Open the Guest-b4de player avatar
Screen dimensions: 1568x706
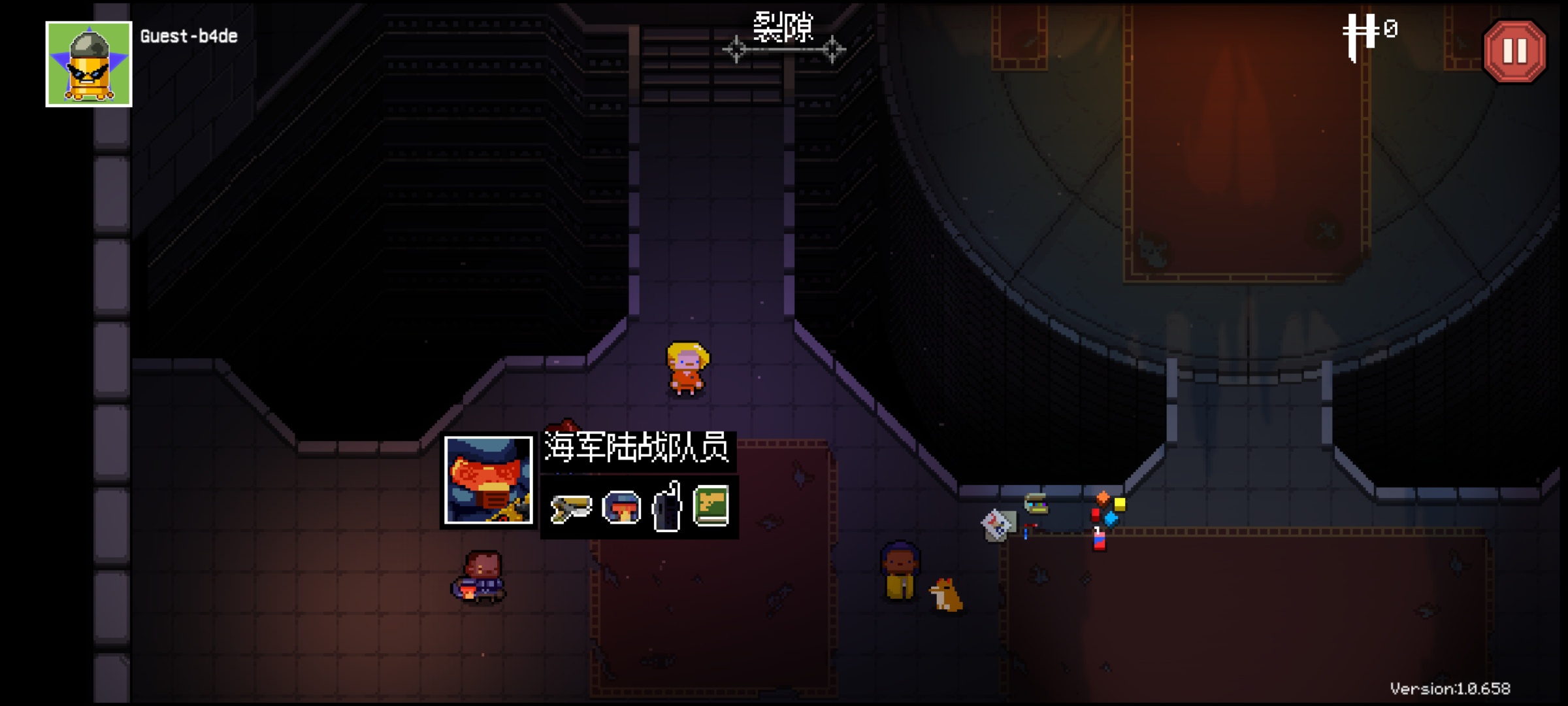tap(89, 64)
